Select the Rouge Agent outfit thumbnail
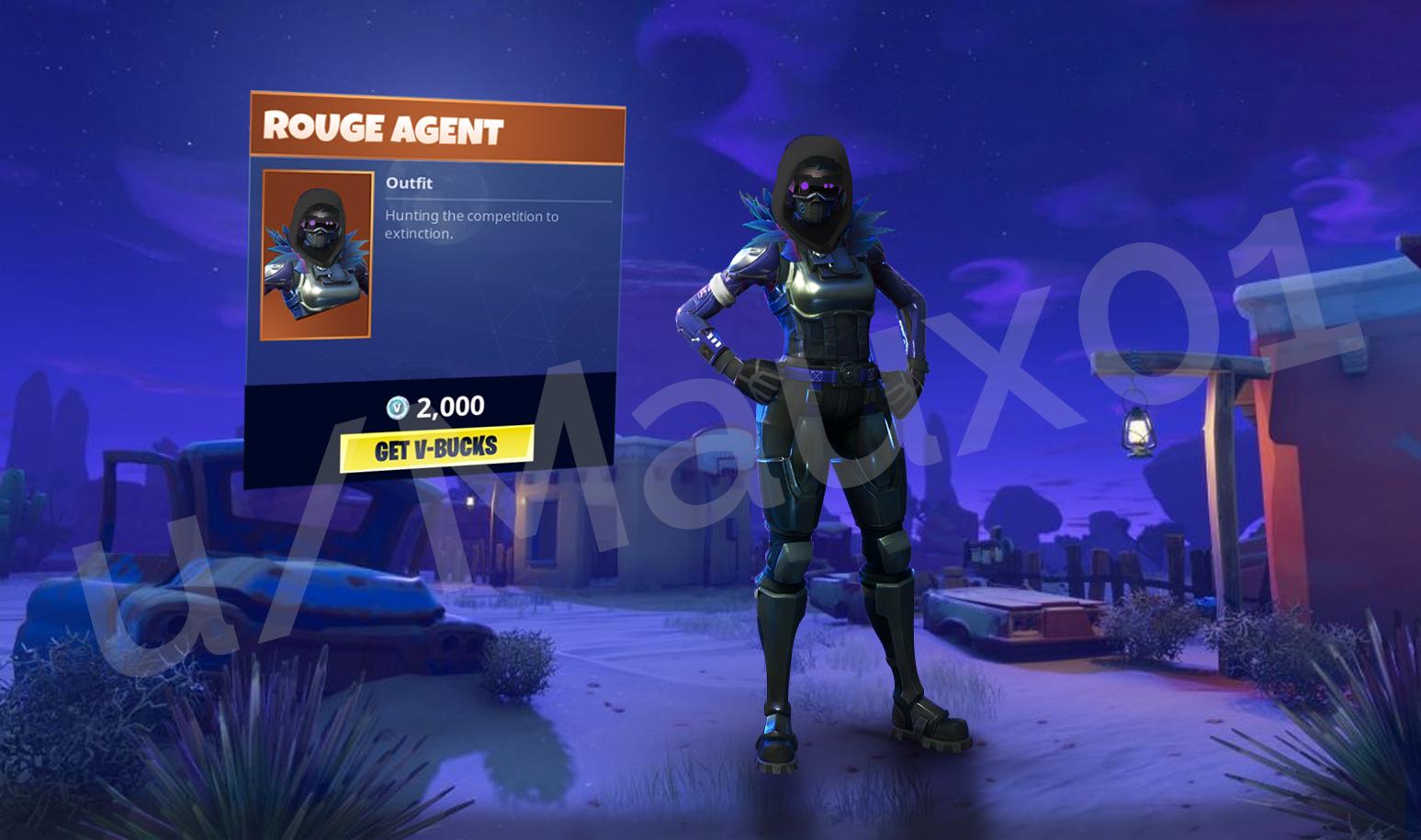Screen dimensions: 1421x840 (x=317, y=254)
